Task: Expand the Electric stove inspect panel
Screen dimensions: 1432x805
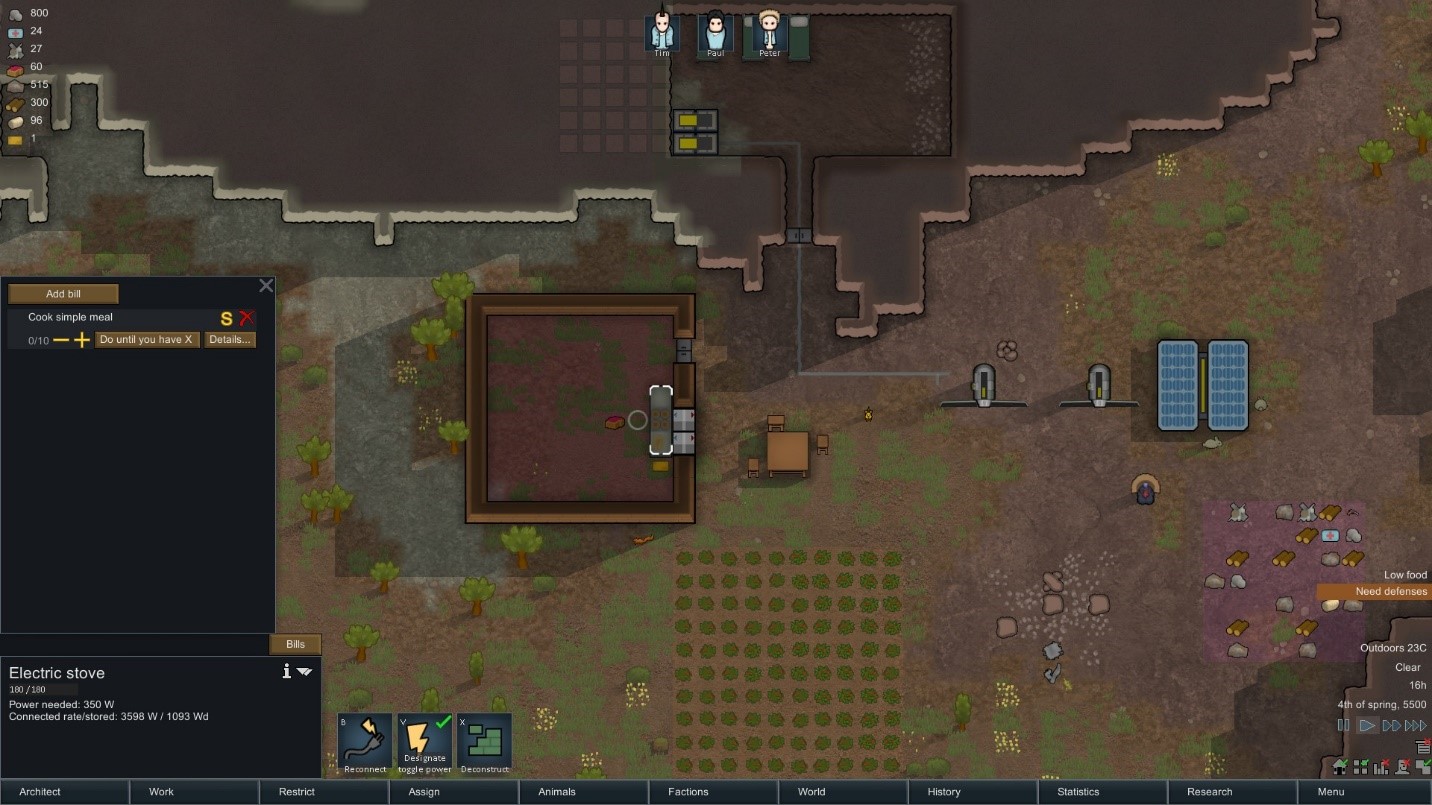Action: 305,672
